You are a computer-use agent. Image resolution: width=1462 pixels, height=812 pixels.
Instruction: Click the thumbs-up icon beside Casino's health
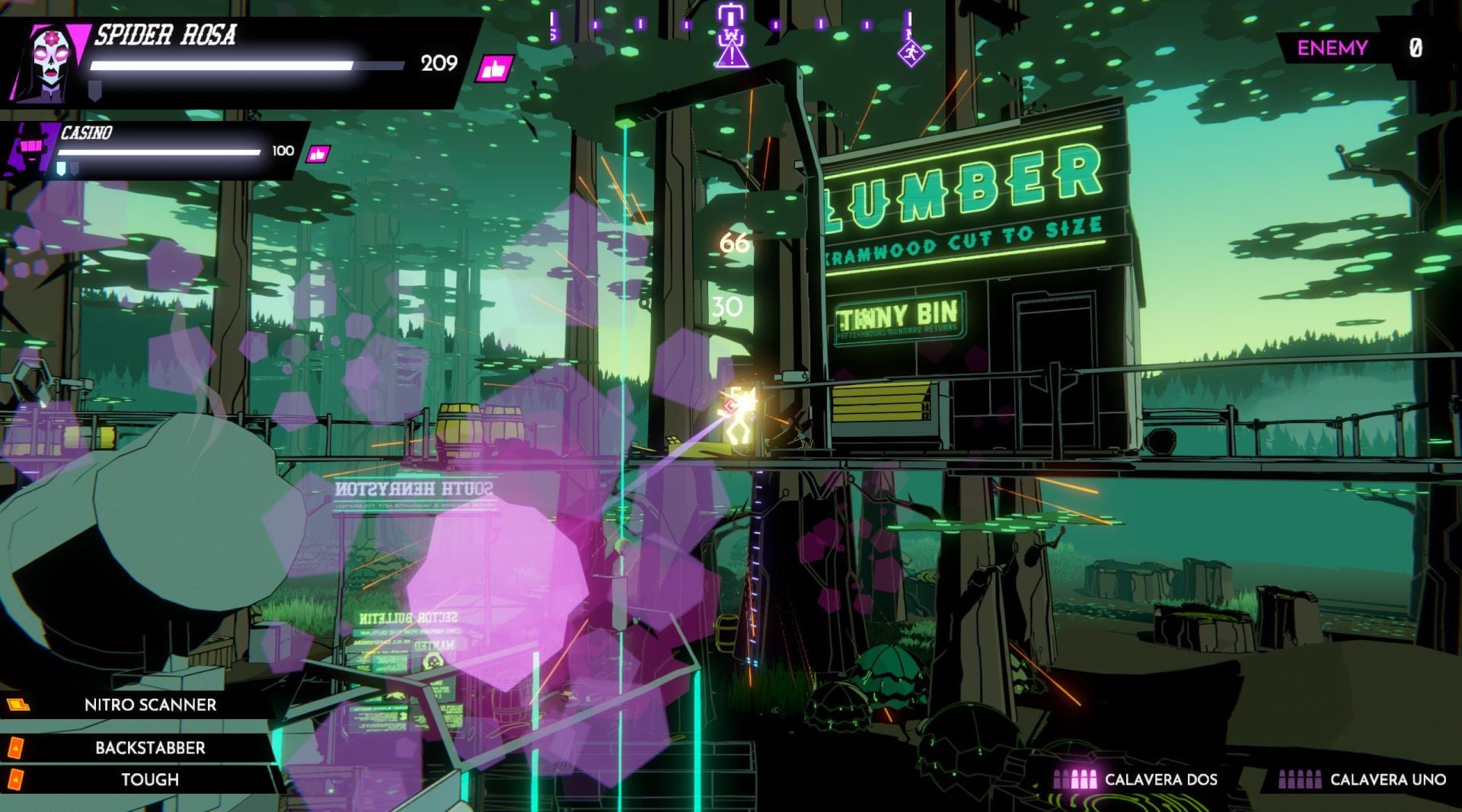pos(318,154)
